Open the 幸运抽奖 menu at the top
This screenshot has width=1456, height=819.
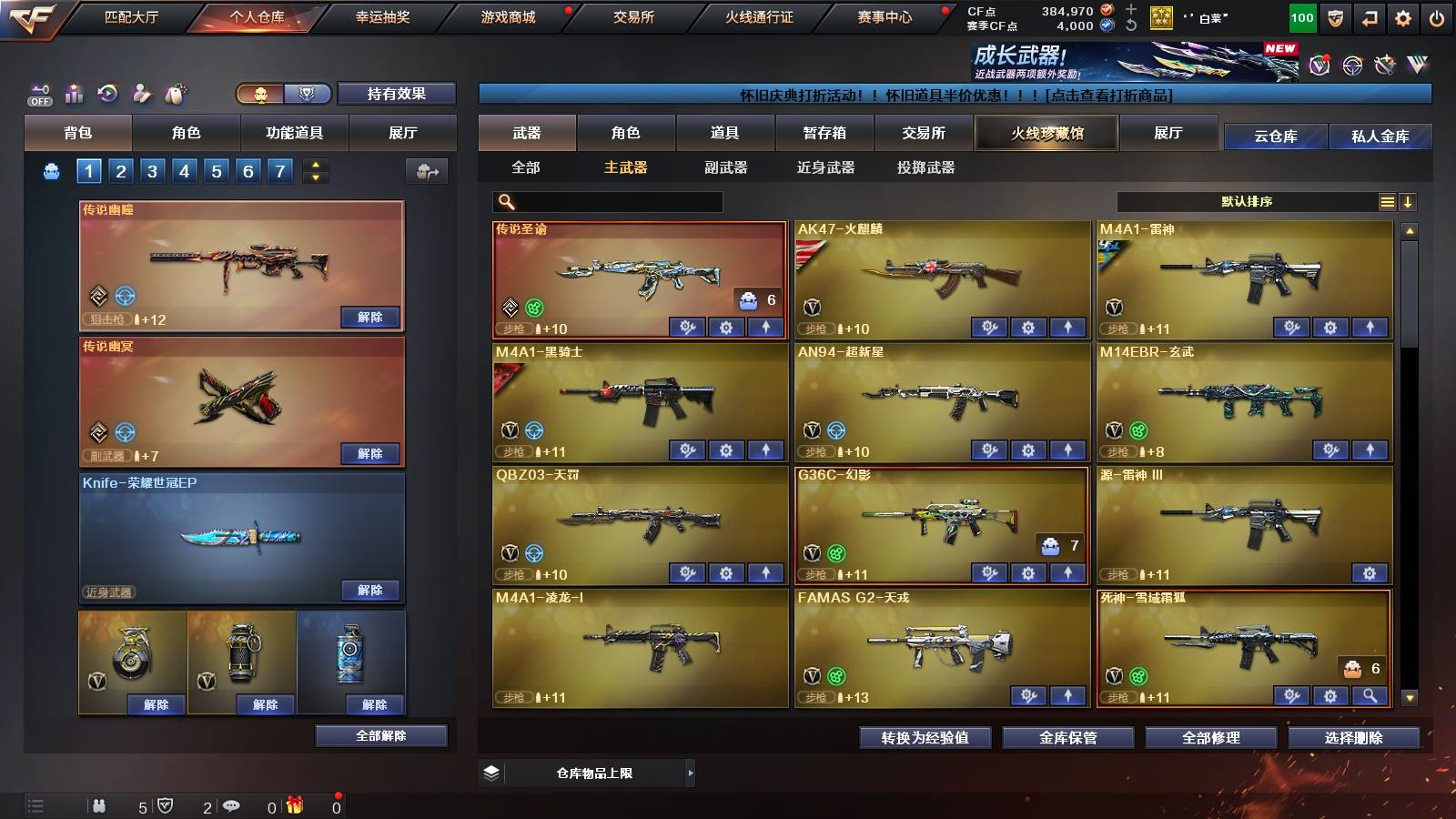(380, 16)
